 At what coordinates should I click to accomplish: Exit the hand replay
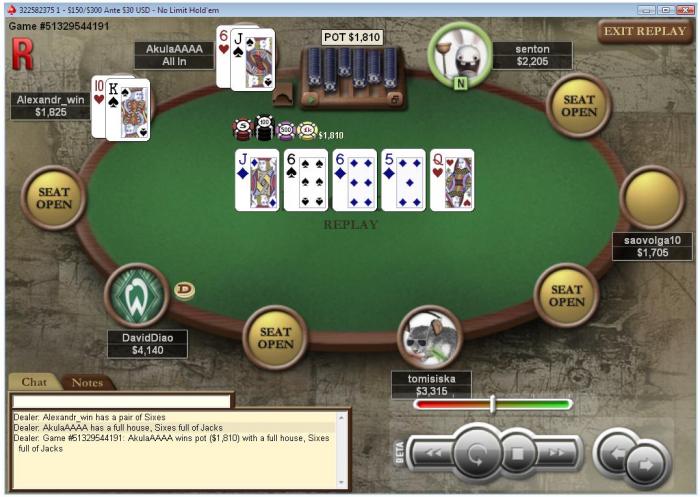coord(645,31)
